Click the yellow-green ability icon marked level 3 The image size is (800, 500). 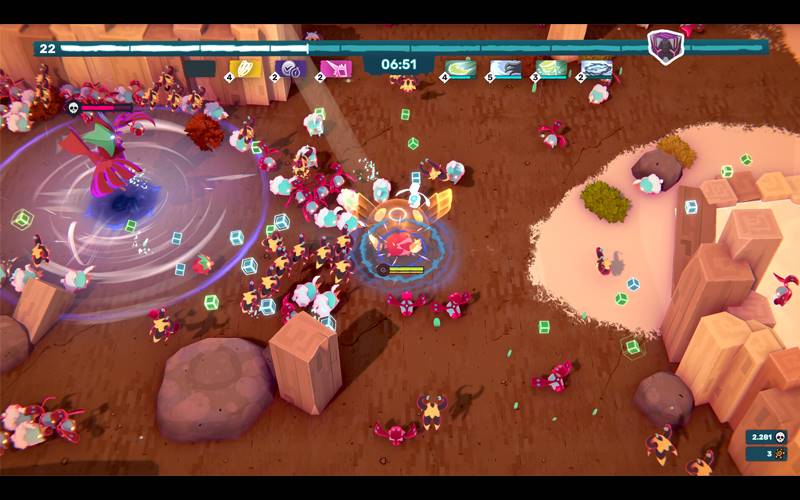[552, 69]
